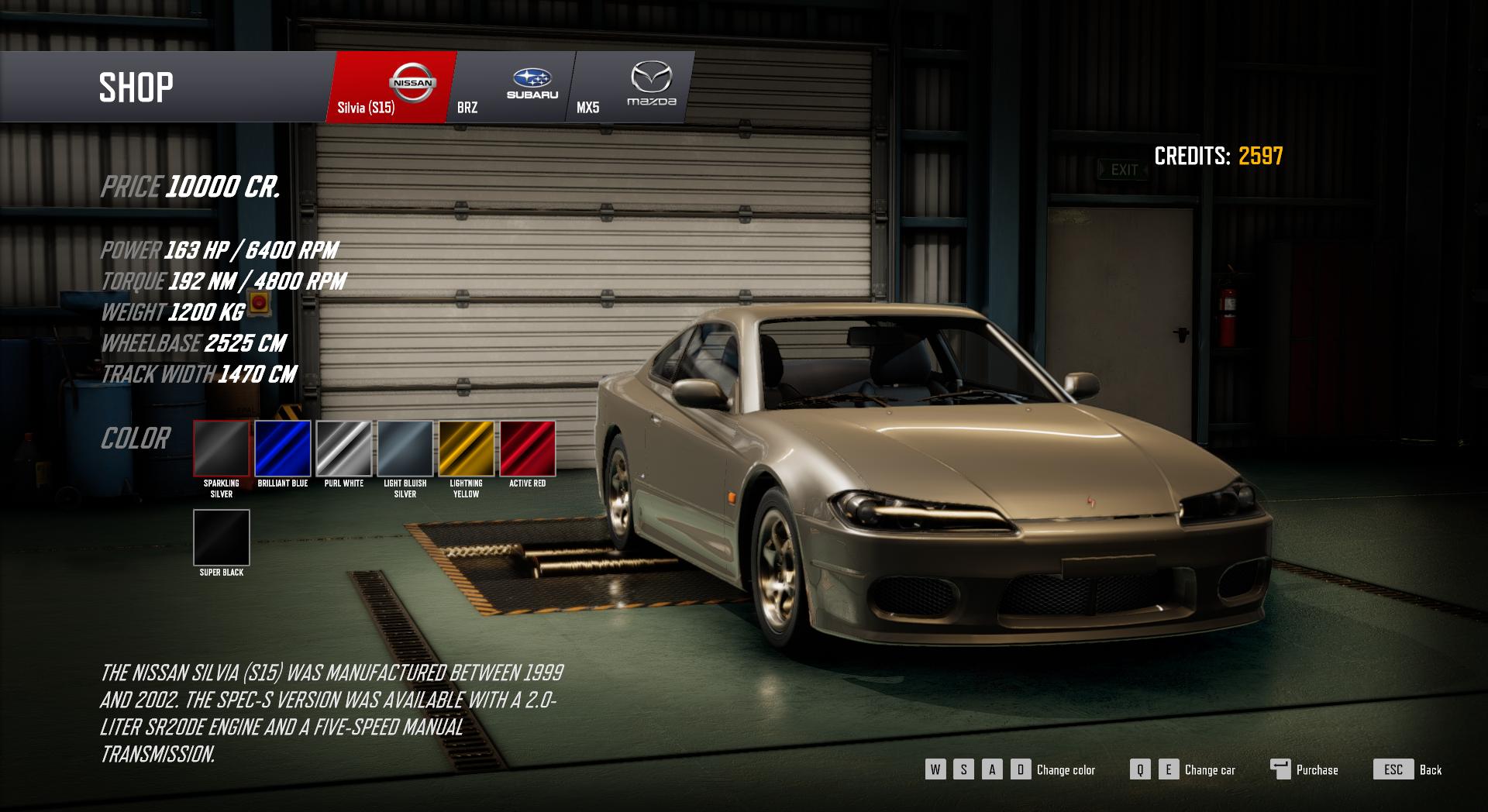The image size is (1488, 812).
Task: Click the Purchase option
Action: coord(1305,769)
